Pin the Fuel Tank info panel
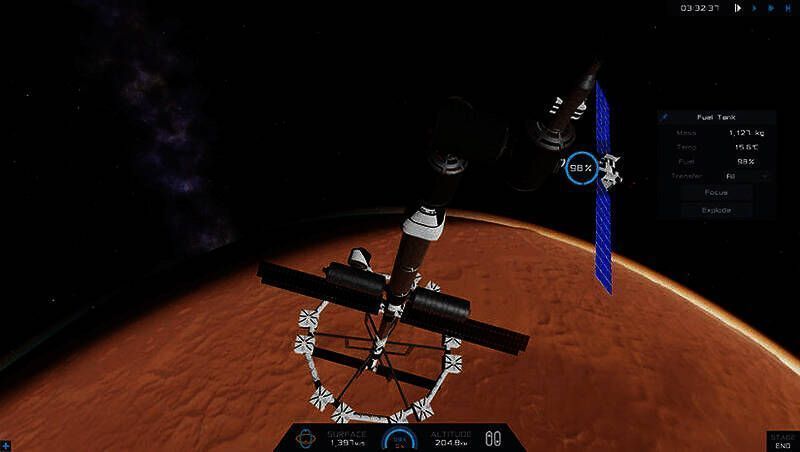Image resolution: width=800 pixels, height=452 pixels. coord(665,117)
